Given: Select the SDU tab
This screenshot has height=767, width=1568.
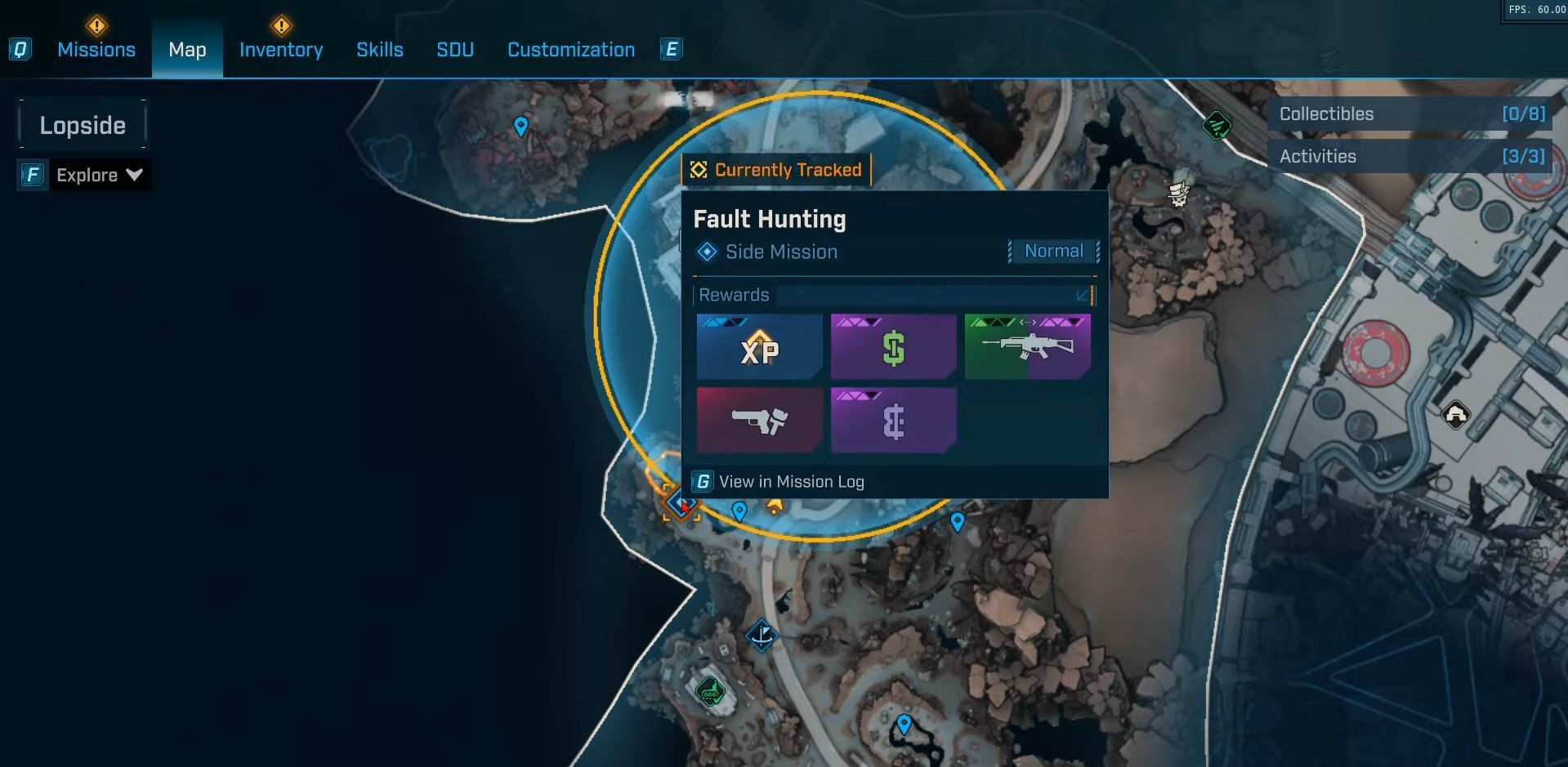Looking at the screenshot, I should coord(455,50).
